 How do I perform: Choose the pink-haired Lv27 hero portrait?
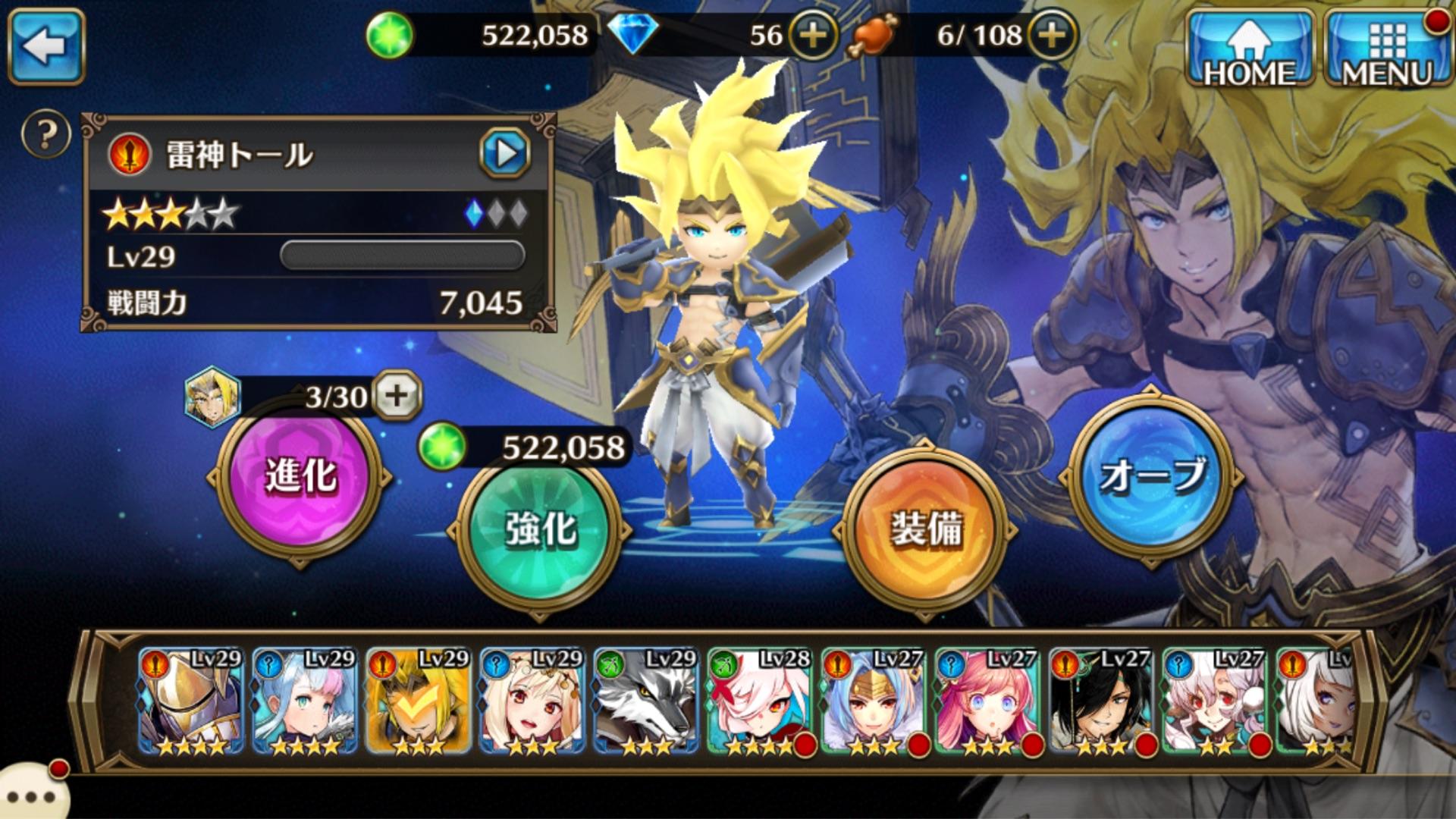coord(987,701)
